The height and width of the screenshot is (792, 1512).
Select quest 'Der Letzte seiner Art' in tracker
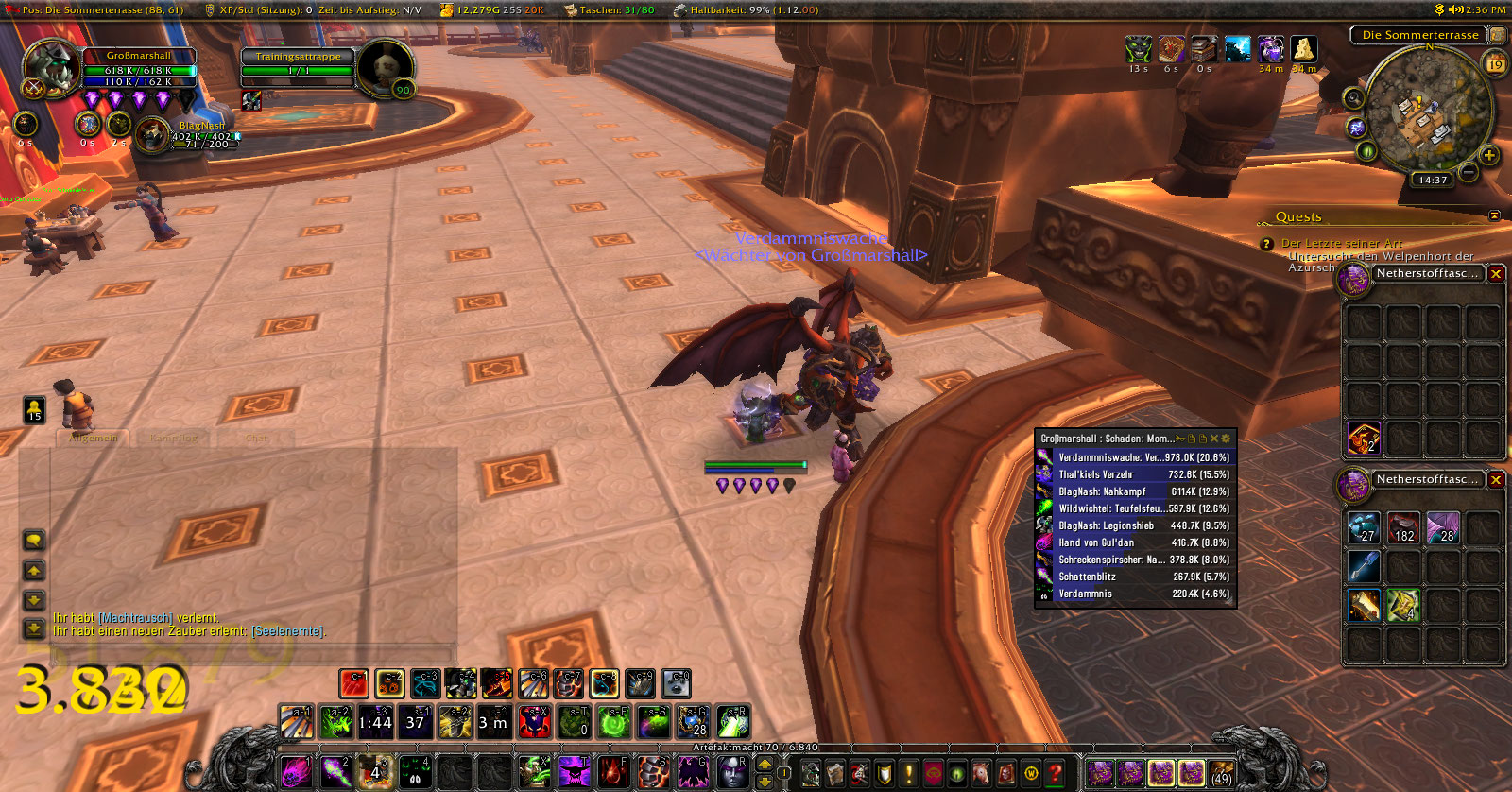pyautogui.click(x=1341, y=244)
